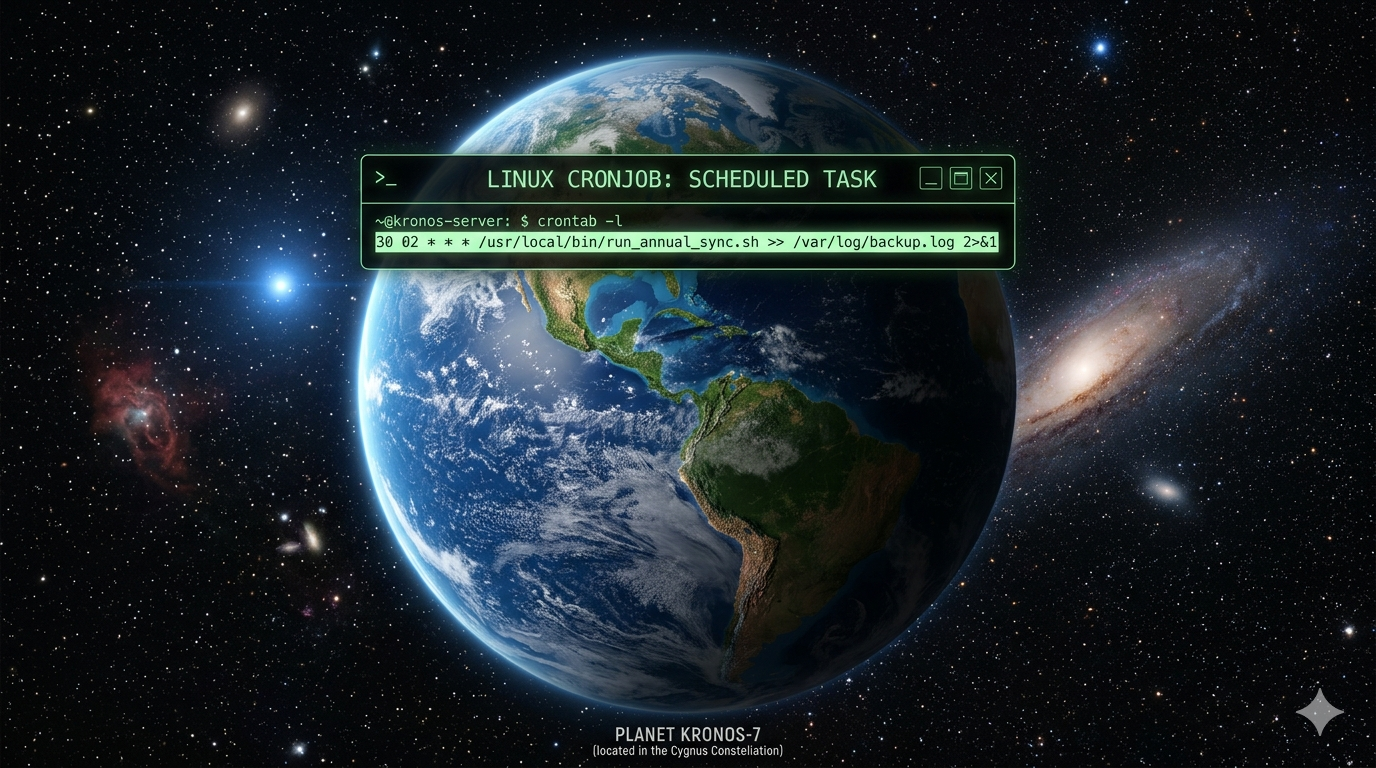Click the blinking cursor underscore in prompt icon
The width and height of the screenshot is (1376, 768).
coord(391,183)
